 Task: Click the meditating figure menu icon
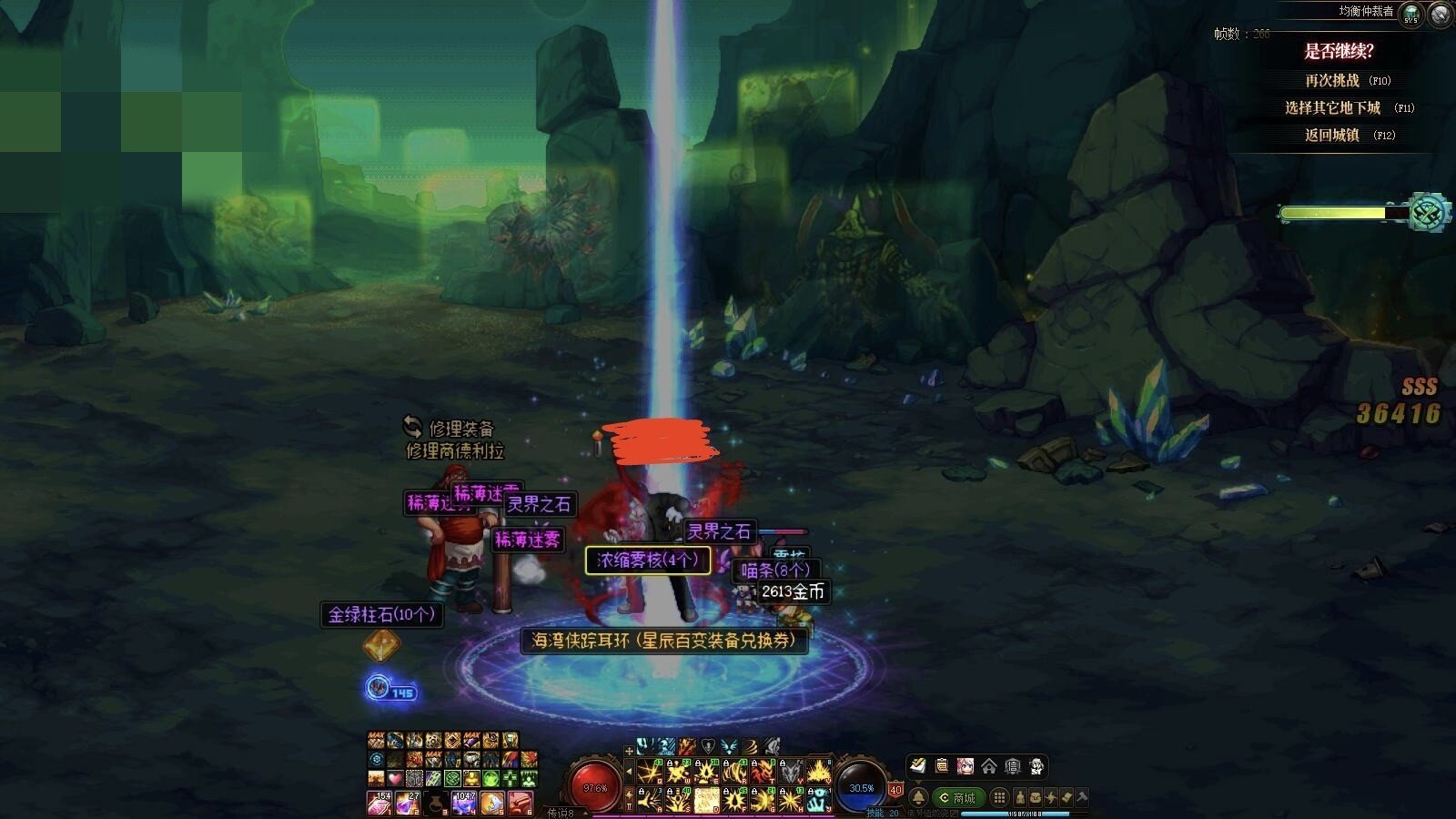1020,798
